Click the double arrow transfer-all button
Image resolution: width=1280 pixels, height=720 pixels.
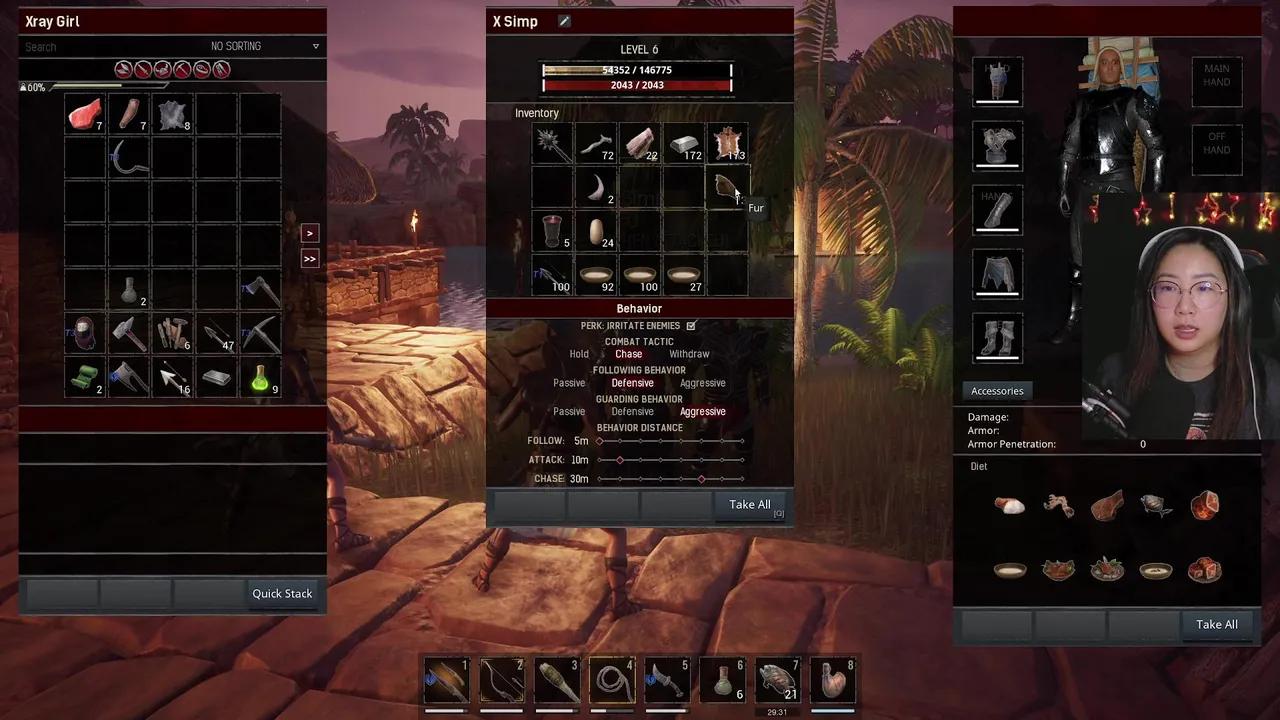point(309,259)
